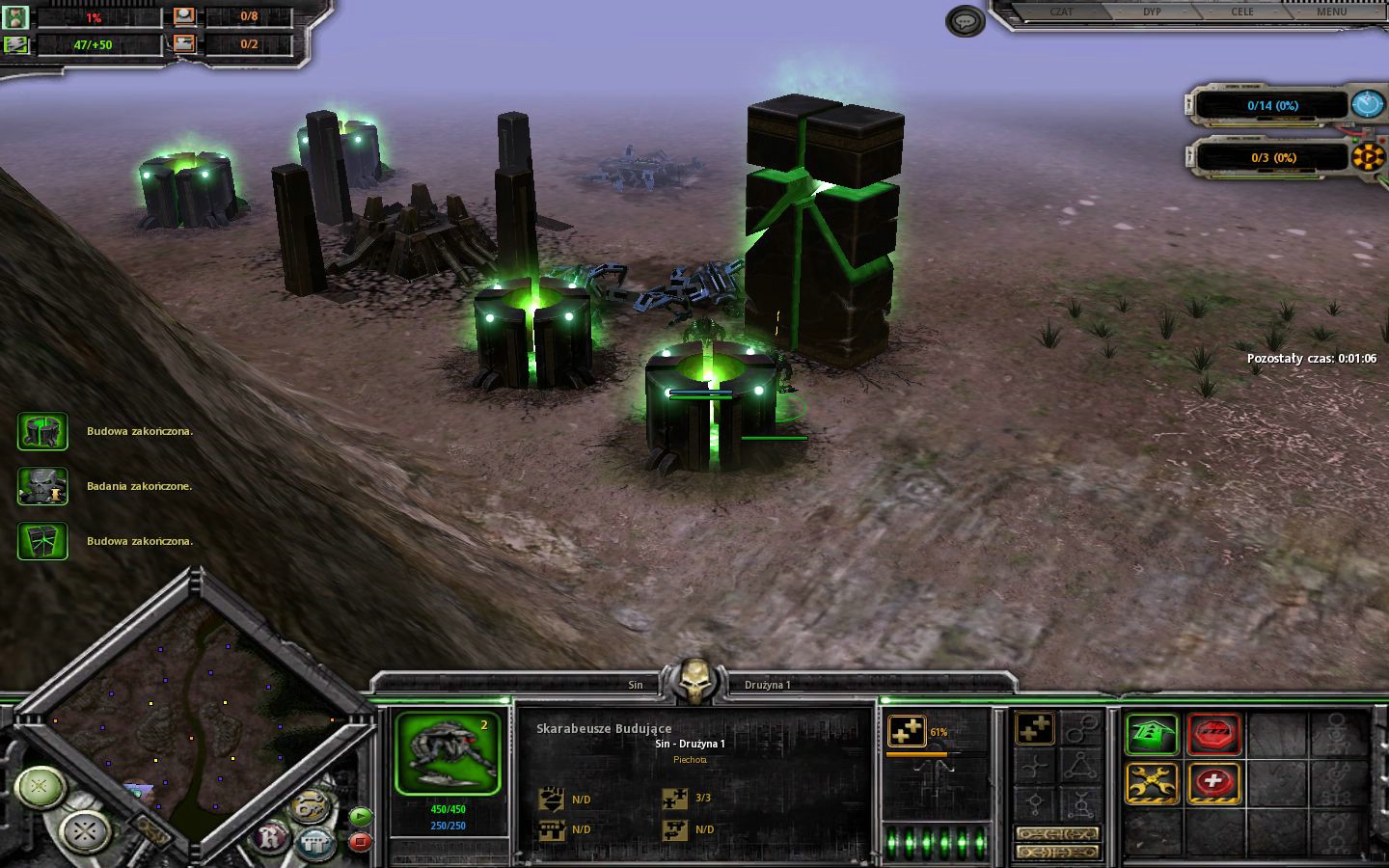
Task: Choose the crossed wrenches repair command
Action: [x=1152, y=783]
